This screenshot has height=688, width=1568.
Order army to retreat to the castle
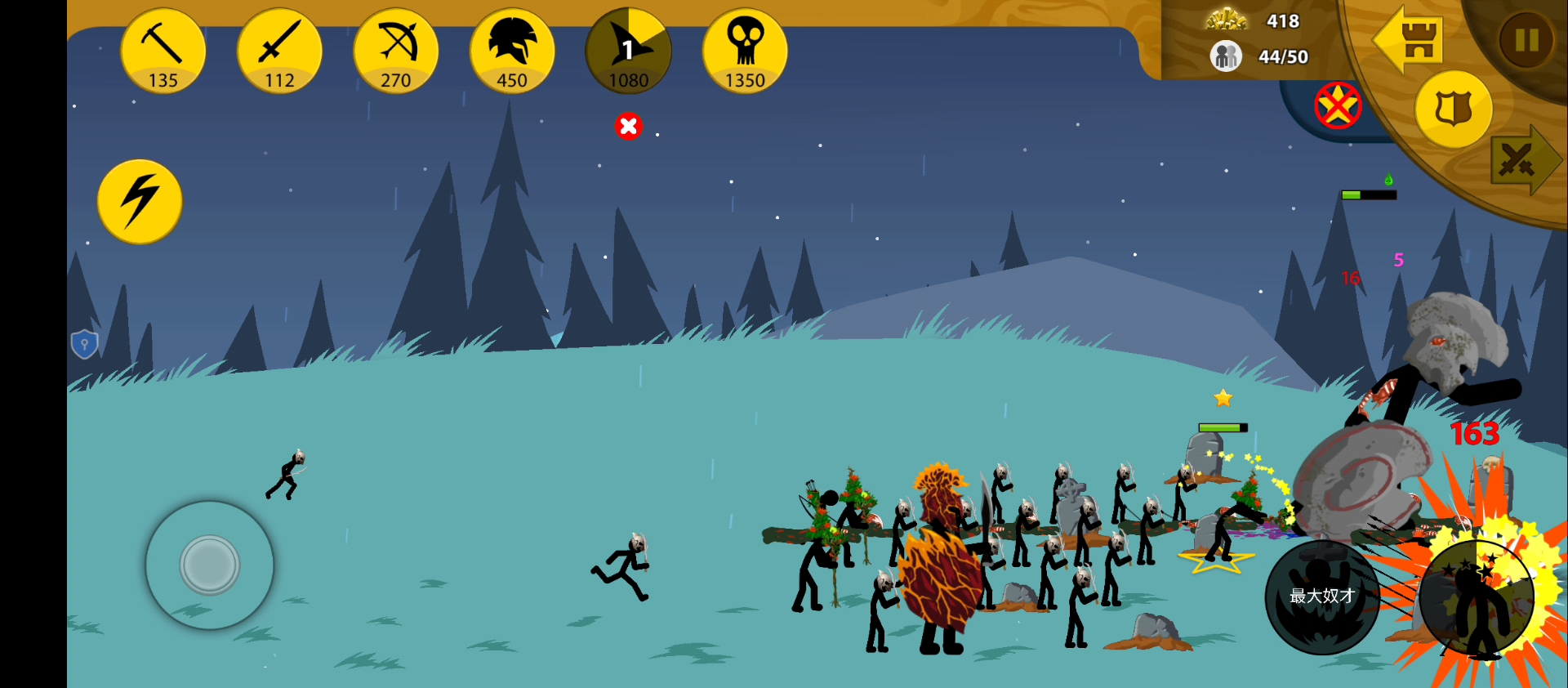[x=1410, y=39]
